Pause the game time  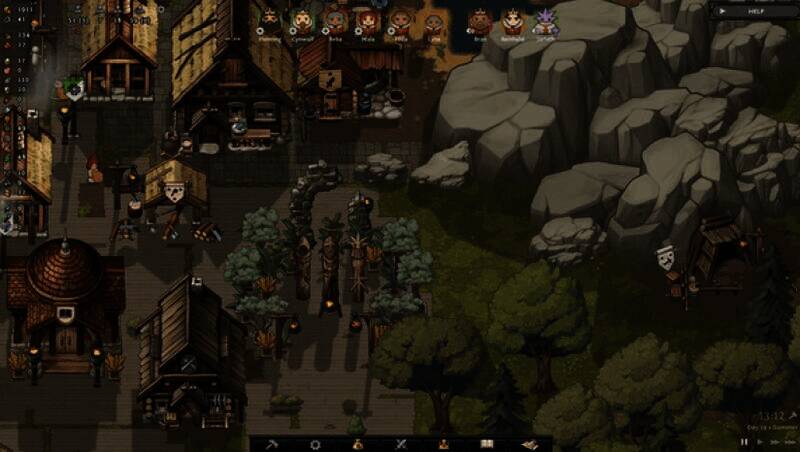click(744, 441)
